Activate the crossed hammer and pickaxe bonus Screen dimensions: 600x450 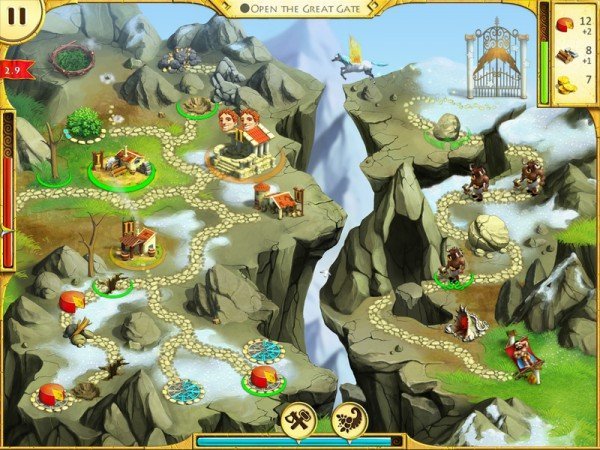302,418
